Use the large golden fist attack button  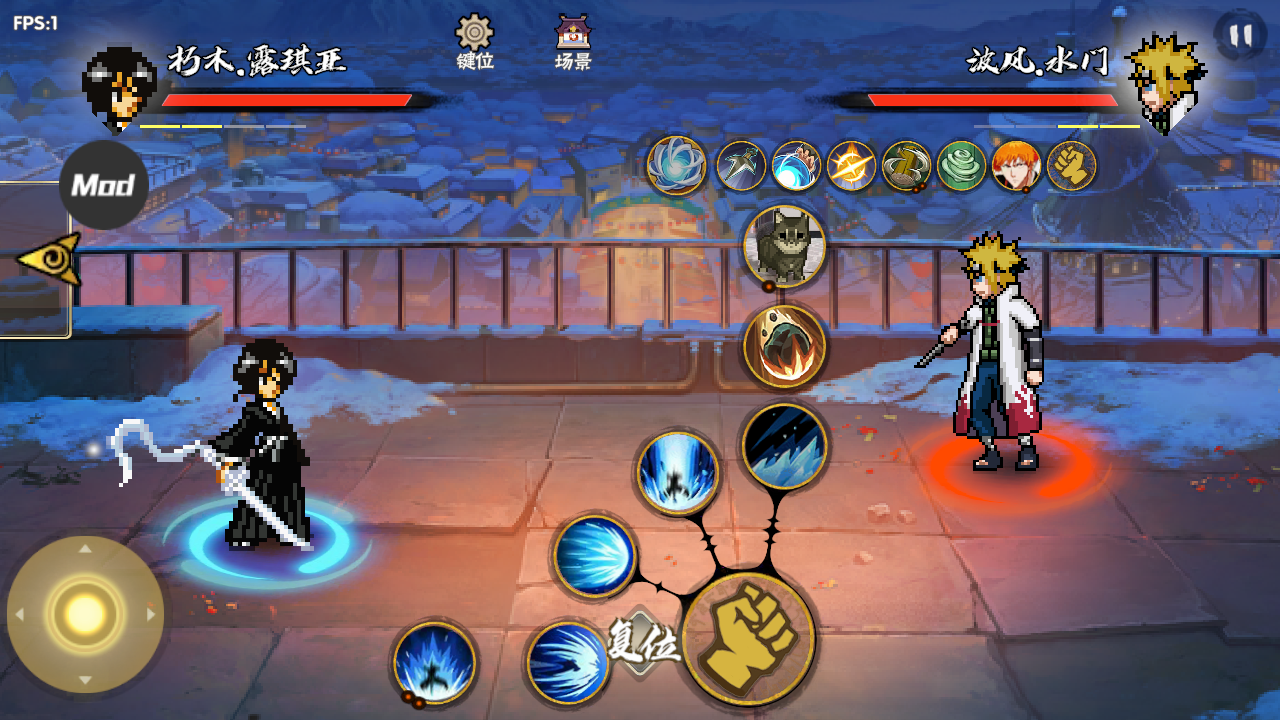pyautogui.click(x=748, y=639)
